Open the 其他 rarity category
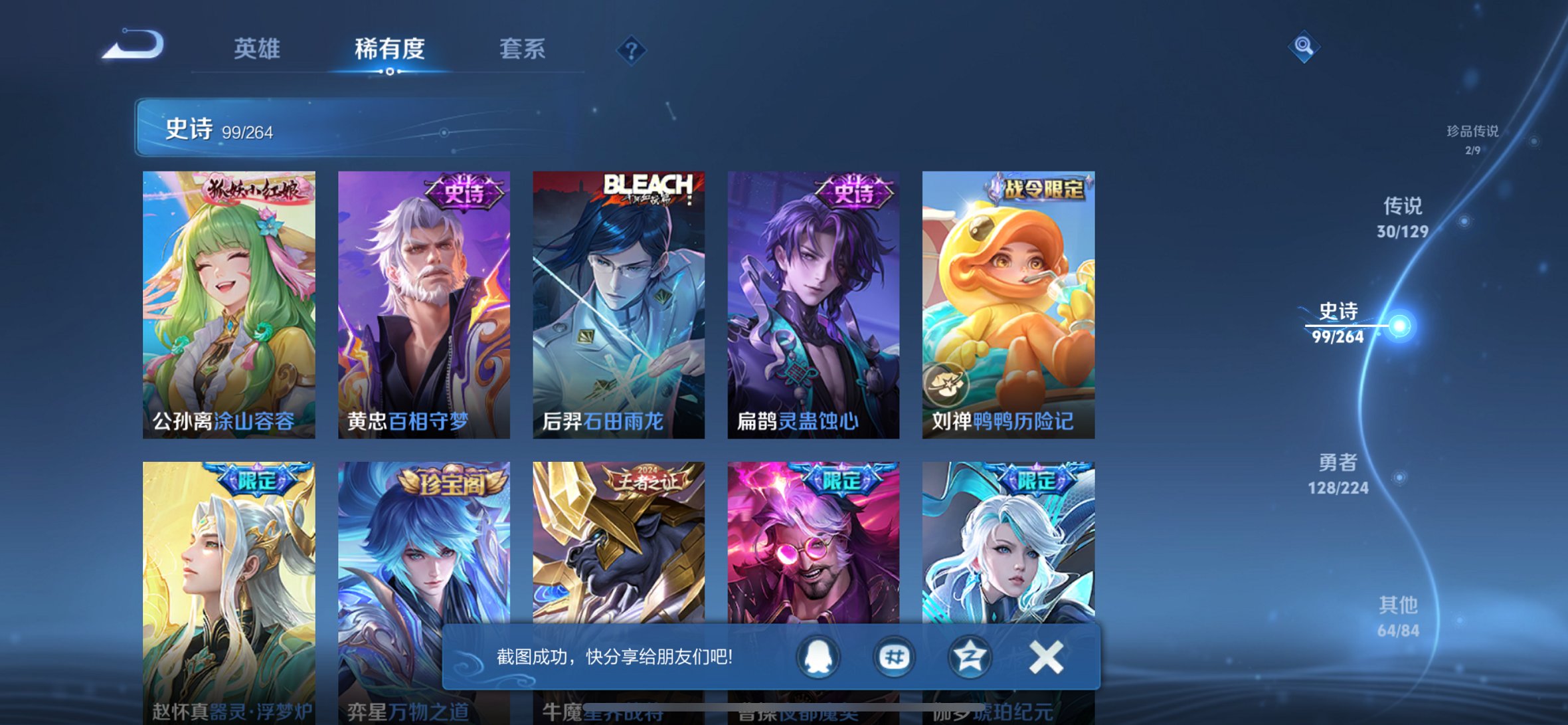 (x=1399, y=618)
